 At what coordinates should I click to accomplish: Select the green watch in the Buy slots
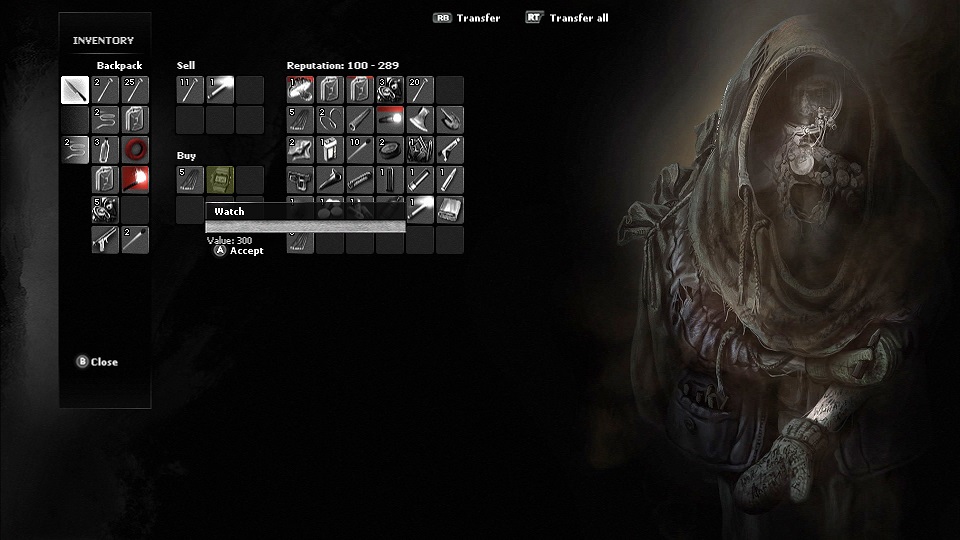pyautogui.click(x=220, y=180)
